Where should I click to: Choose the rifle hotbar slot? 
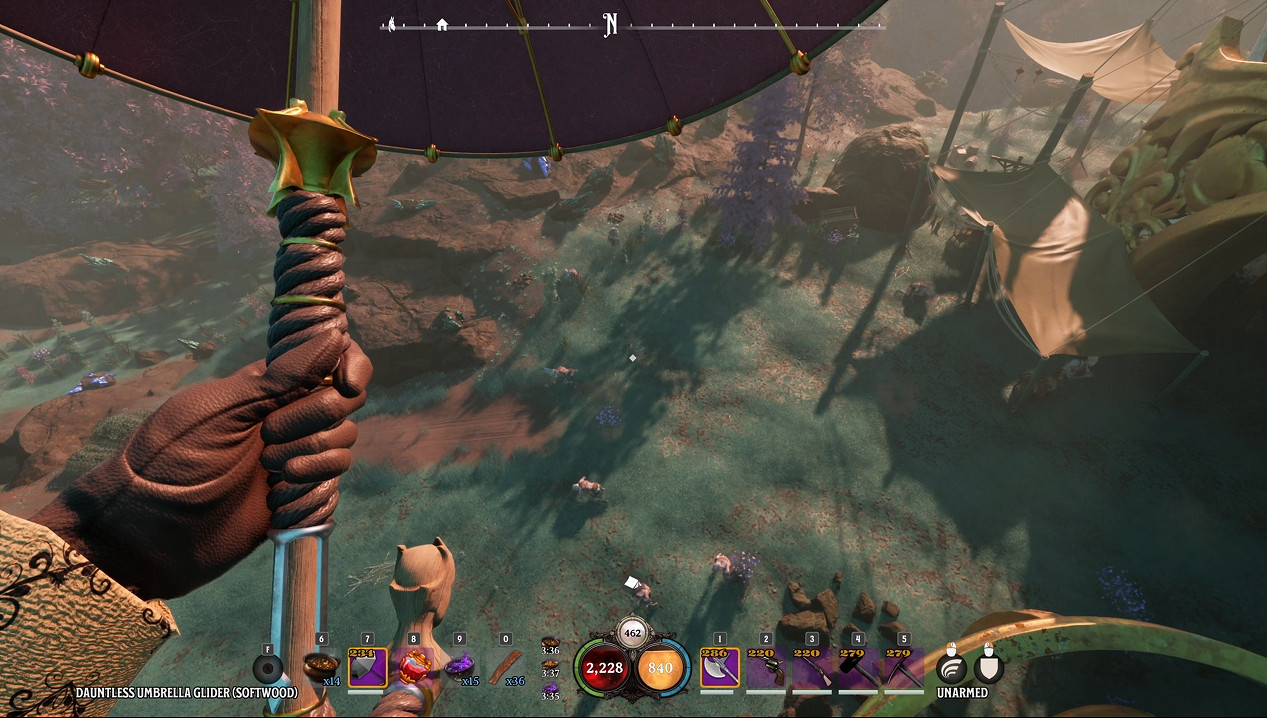click(x=812, y=667)
